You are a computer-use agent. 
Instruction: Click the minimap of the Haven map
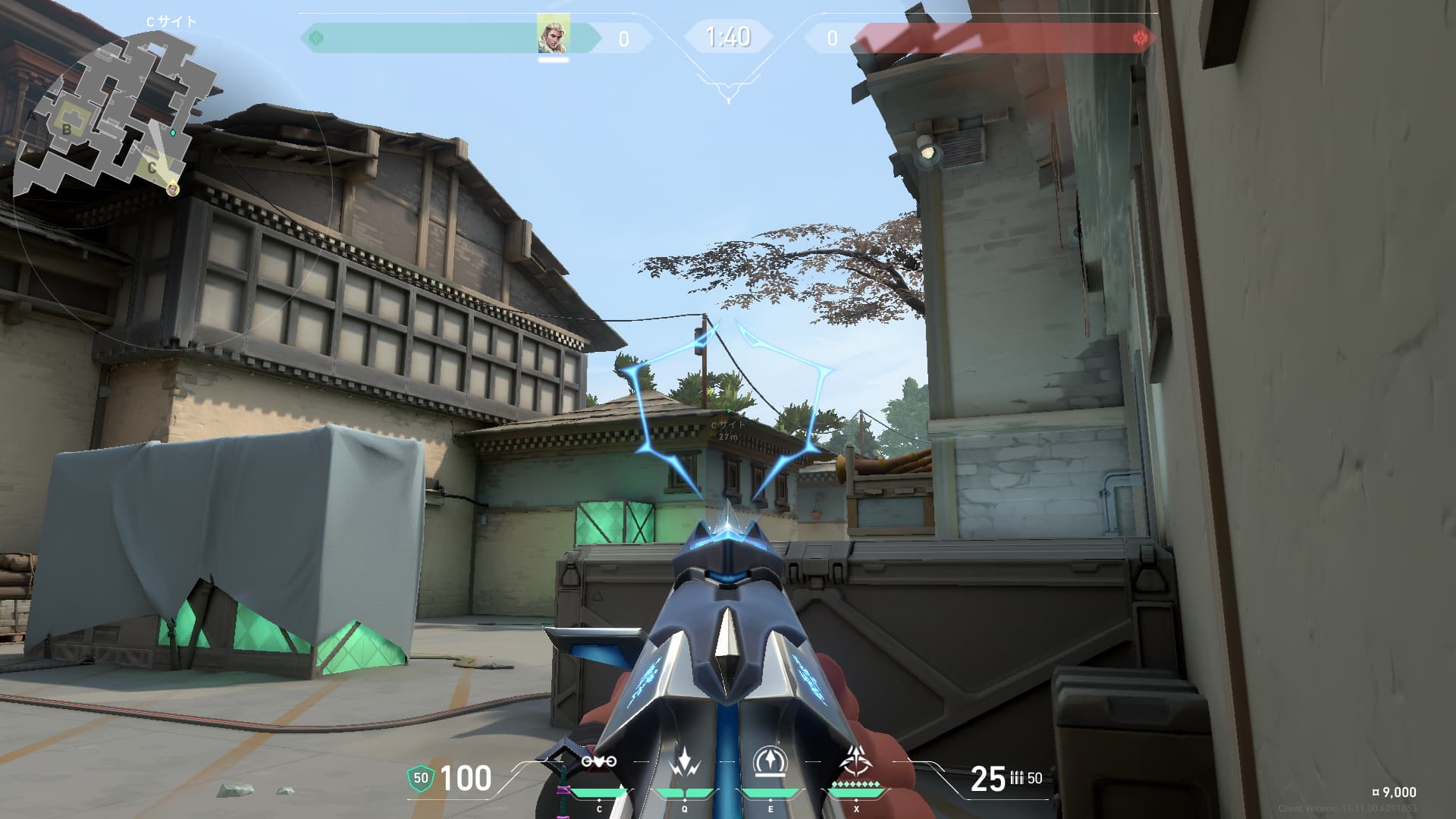[x=114, y=114]
